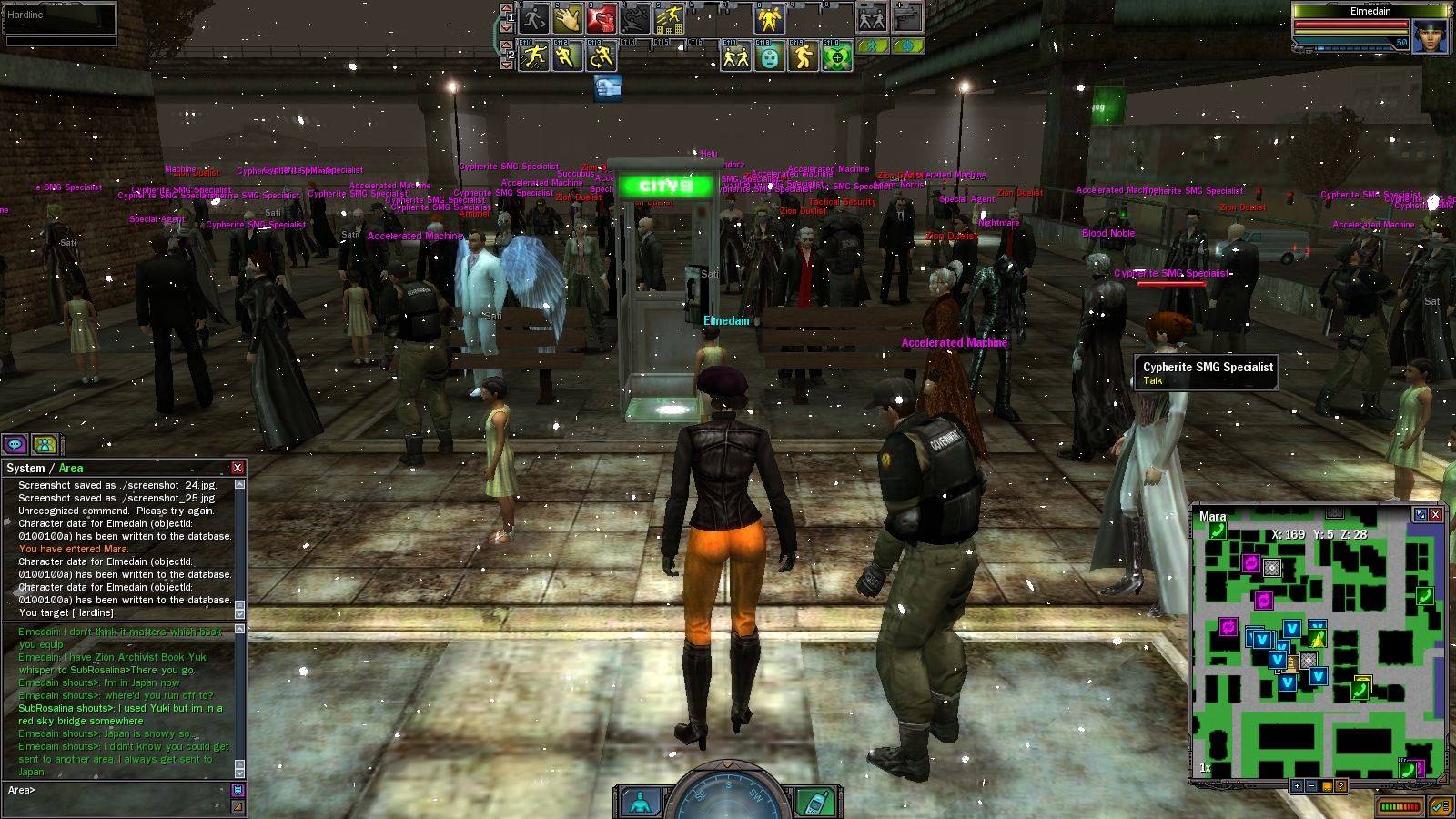The width and height of the screenshot is (1456, 819).
Task: Use the green heart healing ability
Action: (x=836, y=57)
